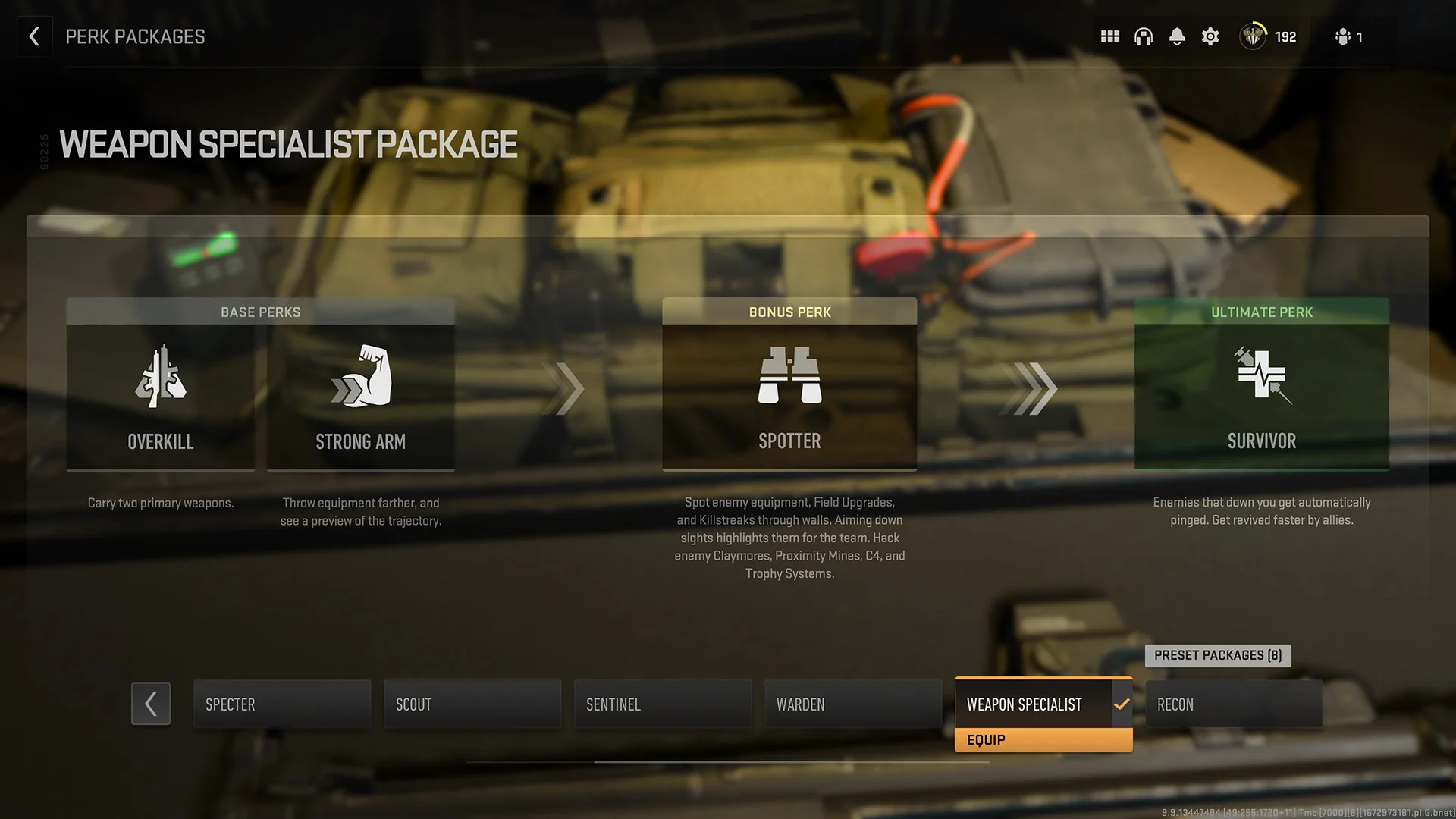The width and height of the screenshot is (1456, 819).
Task: Toggle the Weapon Specialist selection checkmark
Action: (1122, 704)
